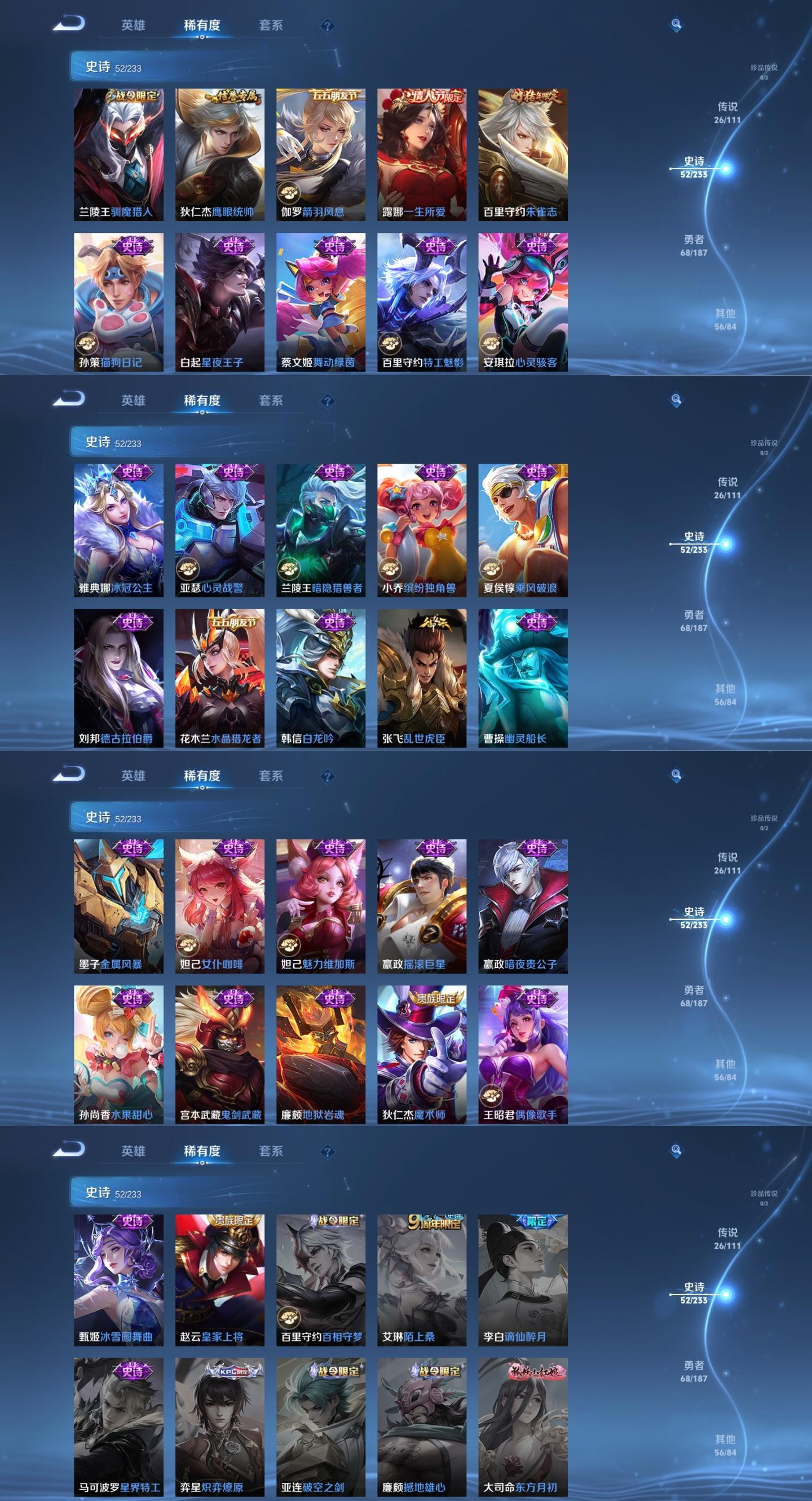Select the 蔡文姬 舞动绿茵 skin
This screenshot has width=812, height=1501.
click(x=320, y=302)
